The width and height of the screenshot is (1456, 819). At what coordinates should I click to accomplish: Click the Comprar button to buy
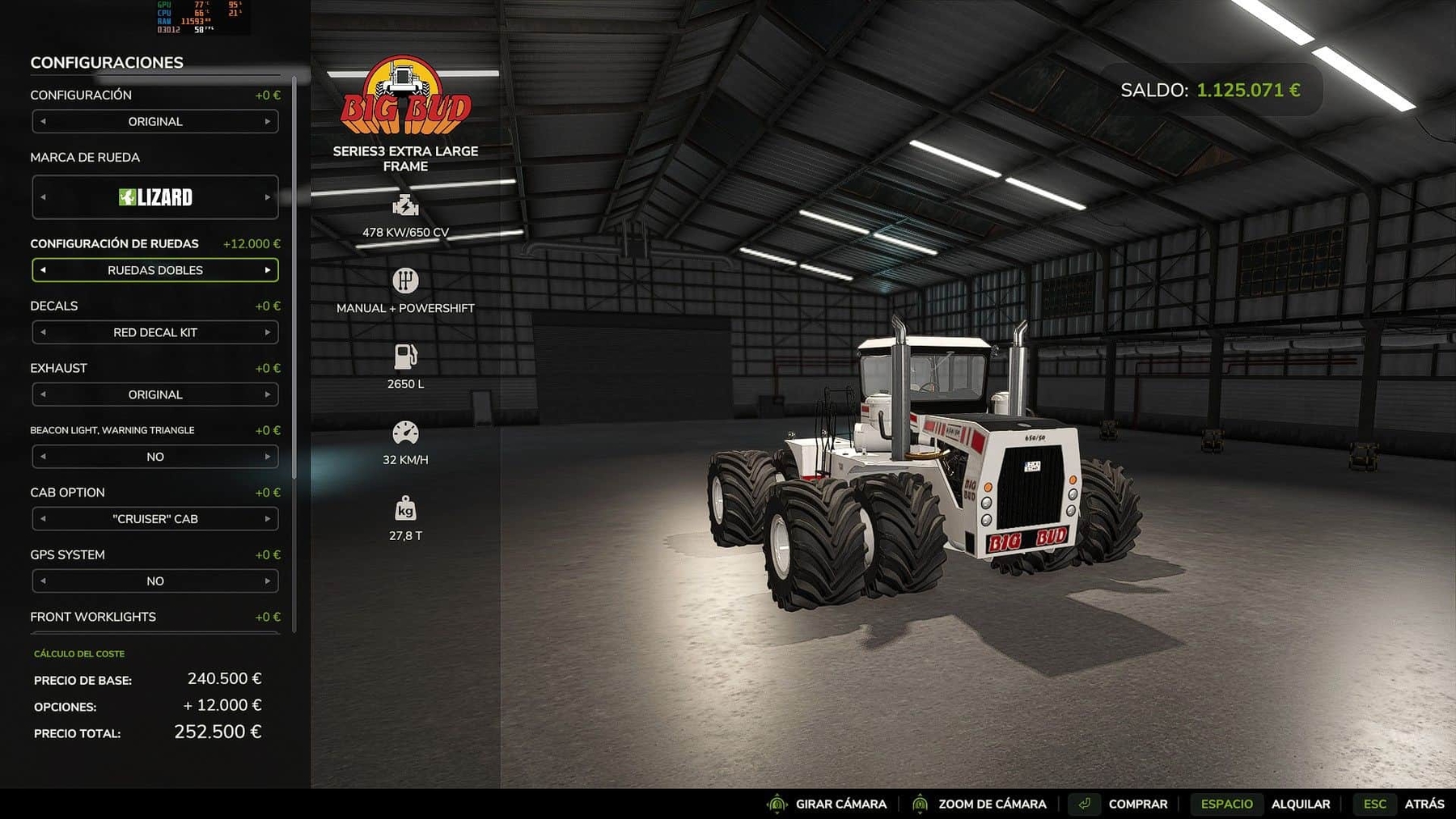point(1136,804)
